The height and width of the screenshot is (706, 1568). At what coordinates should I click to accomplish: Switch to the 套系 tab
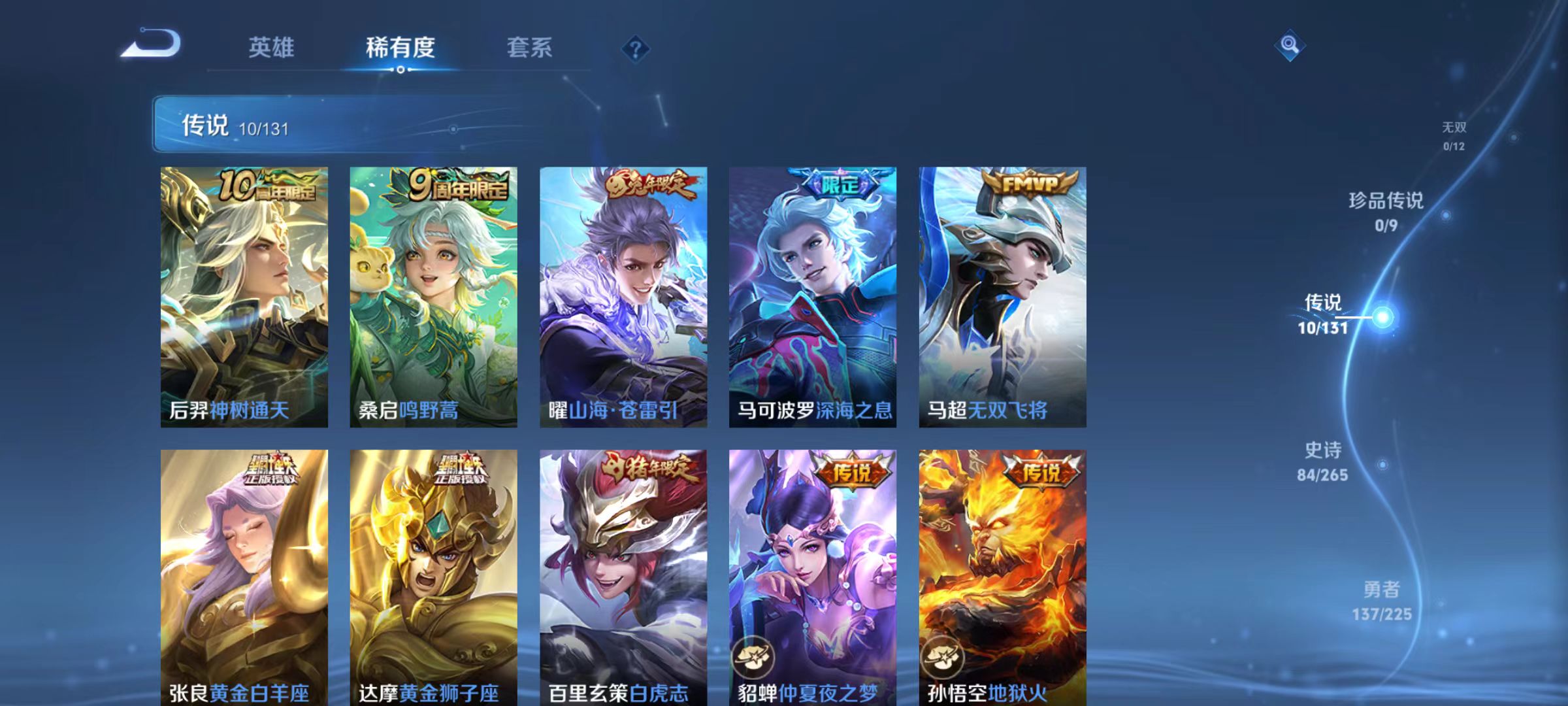(529, 47)
